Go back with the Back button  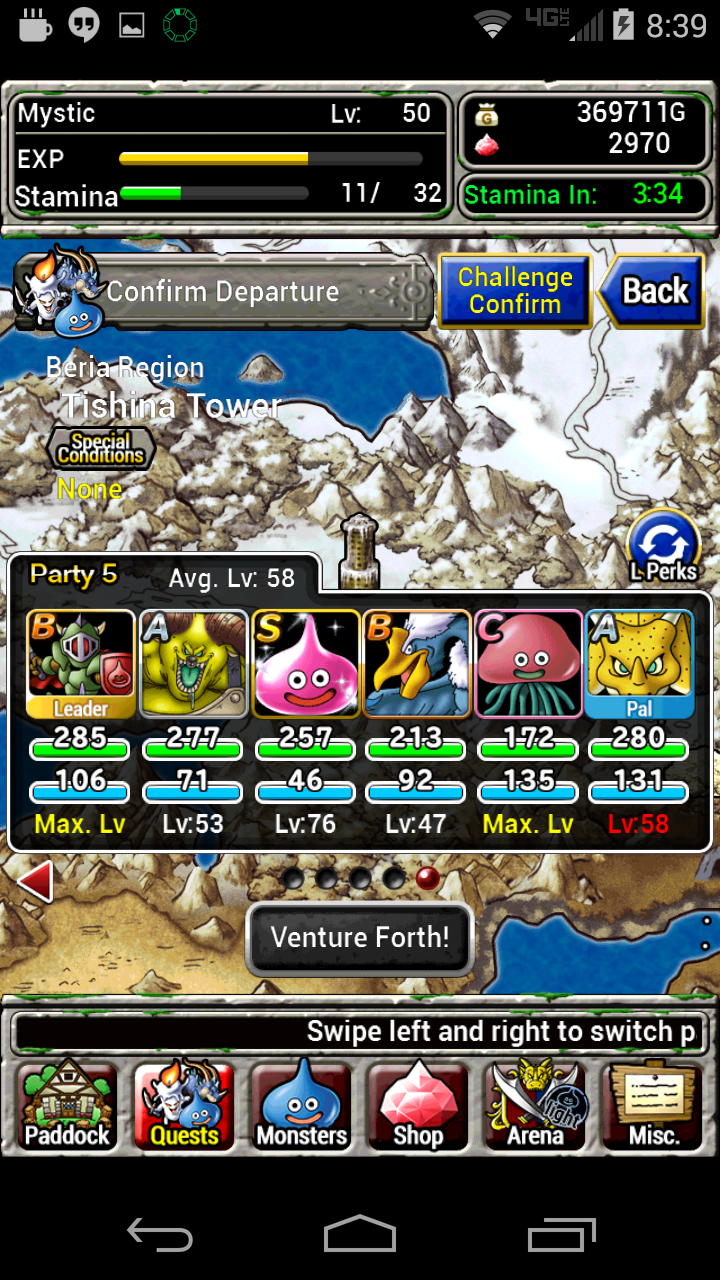pyautogui.click(x=655, y=291)
